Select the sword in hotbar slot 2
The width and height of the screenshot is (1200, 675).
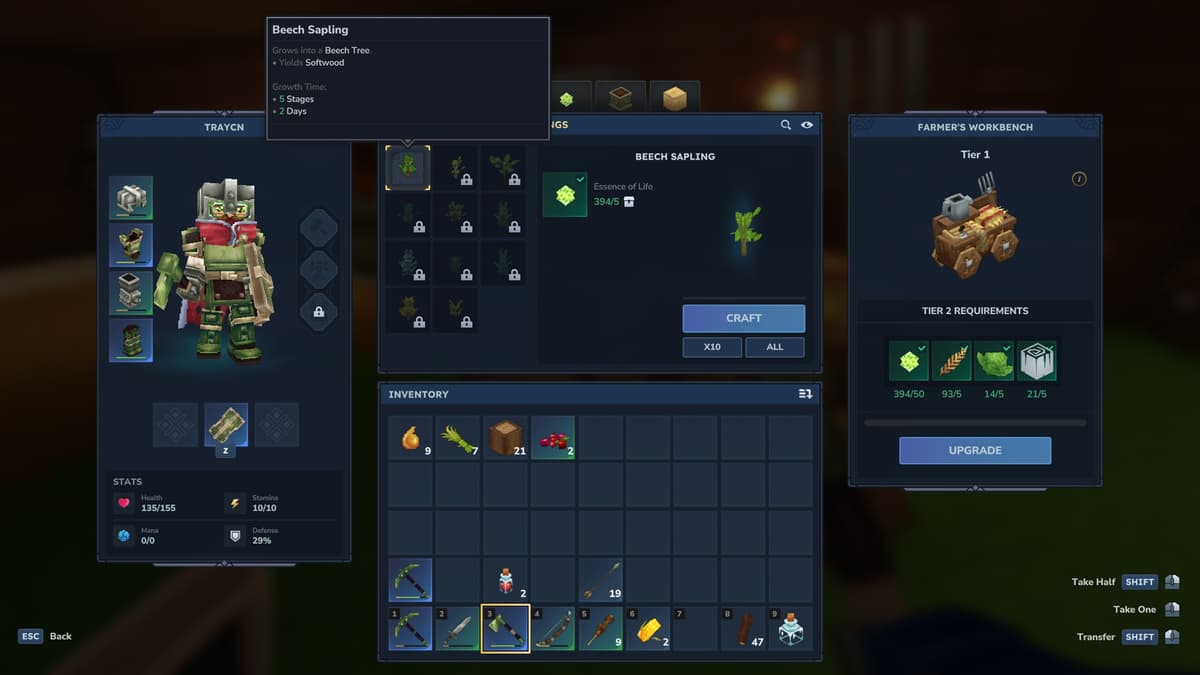pyautogui.click(x=457, y=629)
